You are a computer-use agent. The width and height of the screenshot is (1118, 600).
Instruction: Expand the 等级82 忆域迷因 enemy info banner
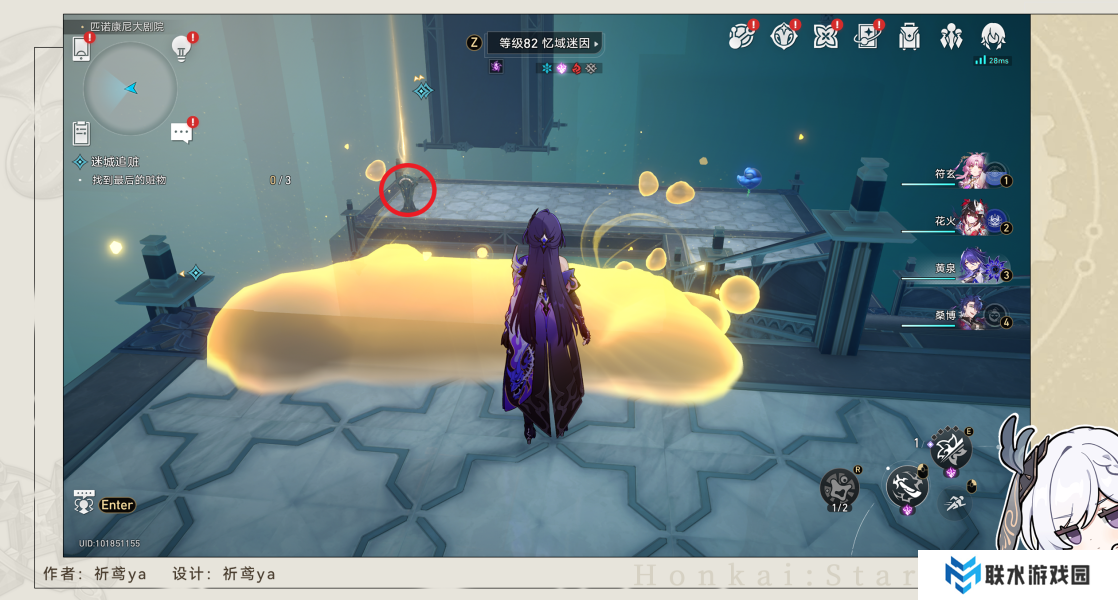coord(545,43)
